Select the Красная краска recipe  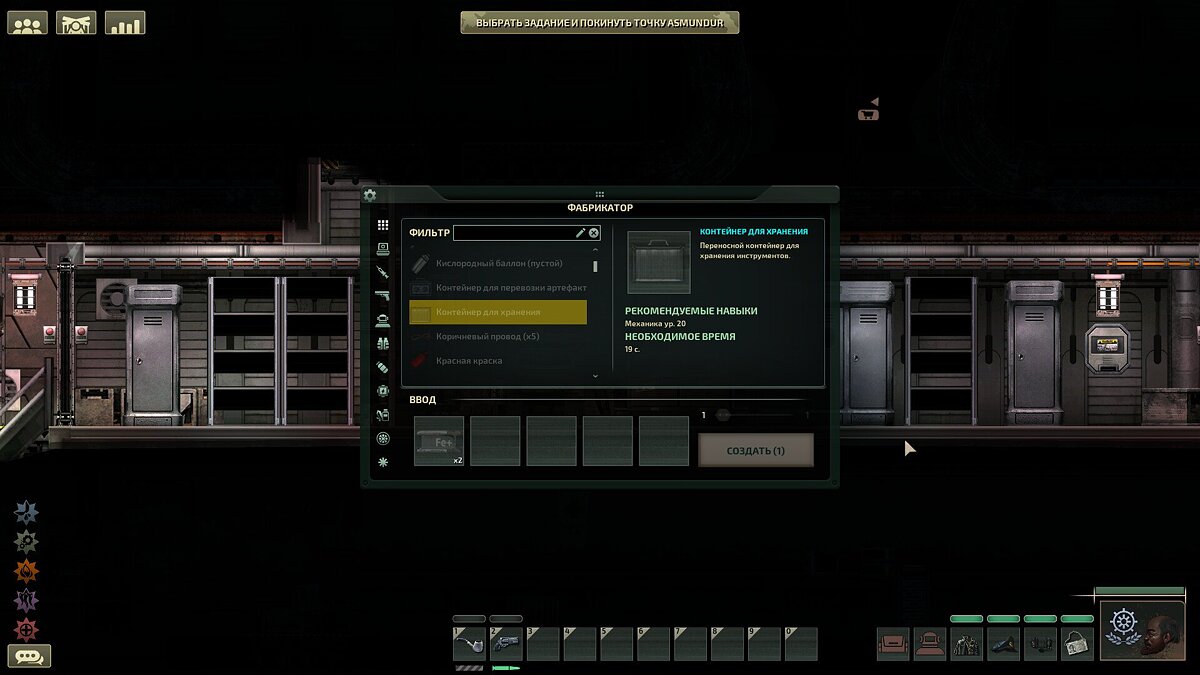(497, 360)
